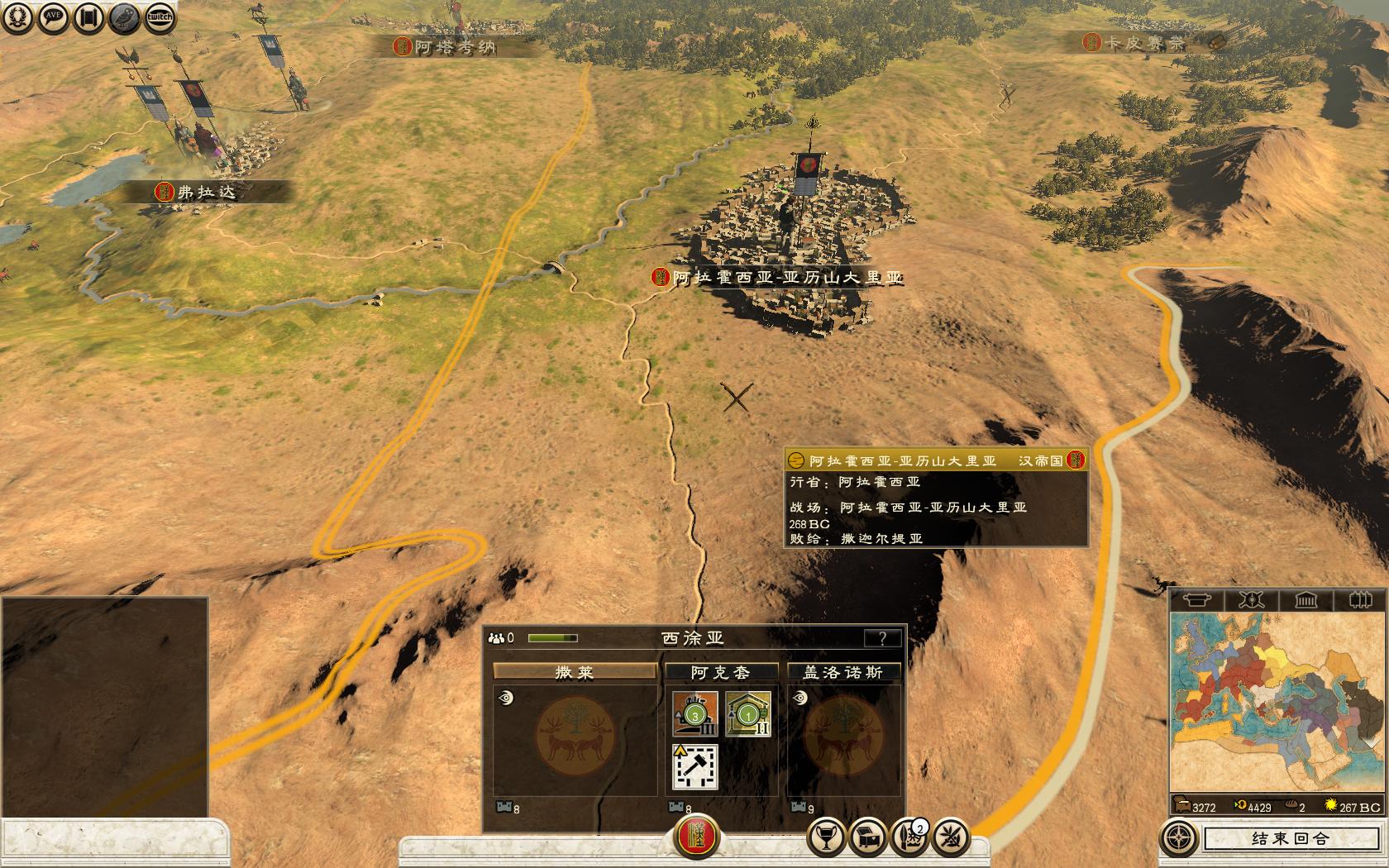Click the empty hammer construction slot
The image size is (1389, 868).
tap(695, 765)
